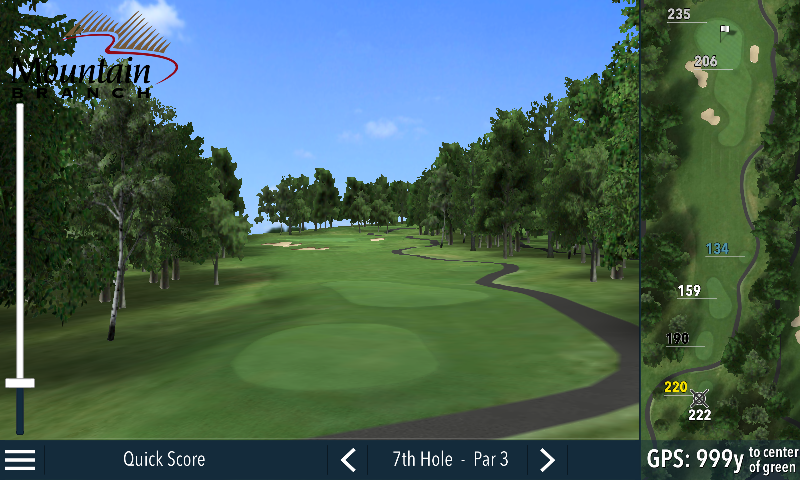Select the 7th Hole Par 3 label
This screenshot has width=800, height=480.
coord(450,460)
